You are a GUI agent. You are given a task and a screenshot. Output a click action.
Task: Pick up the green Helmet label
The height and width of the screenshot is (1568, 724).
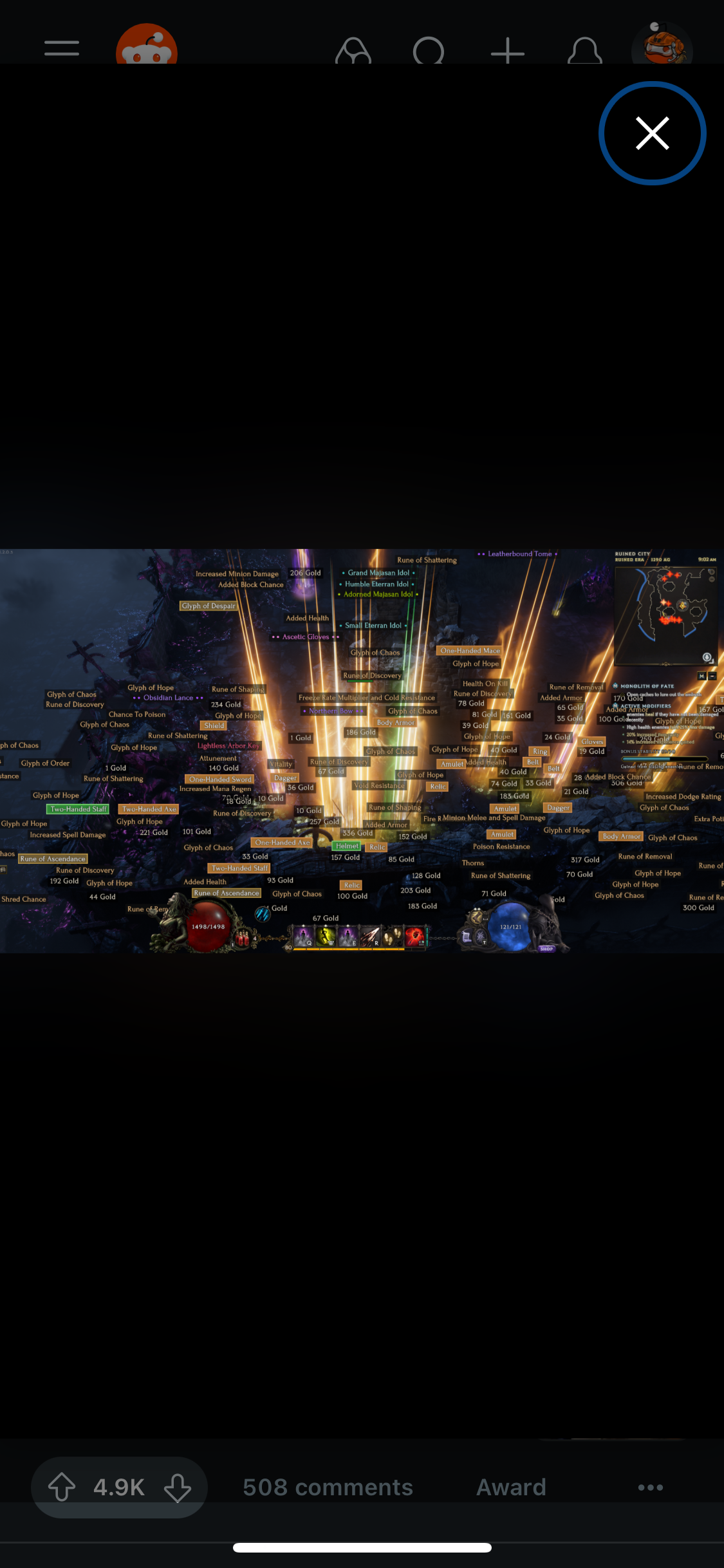347,846
